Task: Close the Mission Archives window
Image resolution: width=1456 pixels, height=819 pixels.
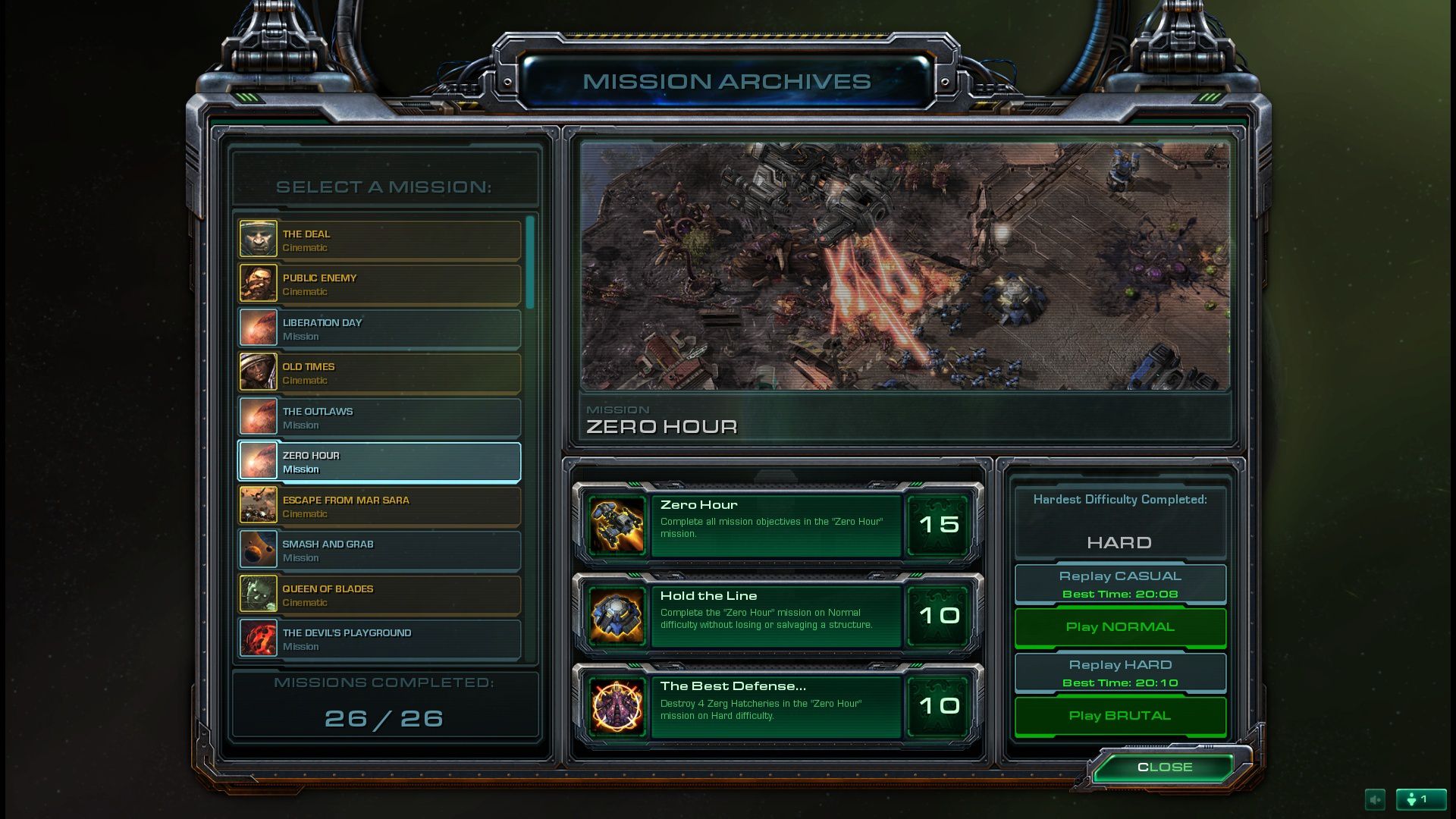Action: [x=1165, y=767]
